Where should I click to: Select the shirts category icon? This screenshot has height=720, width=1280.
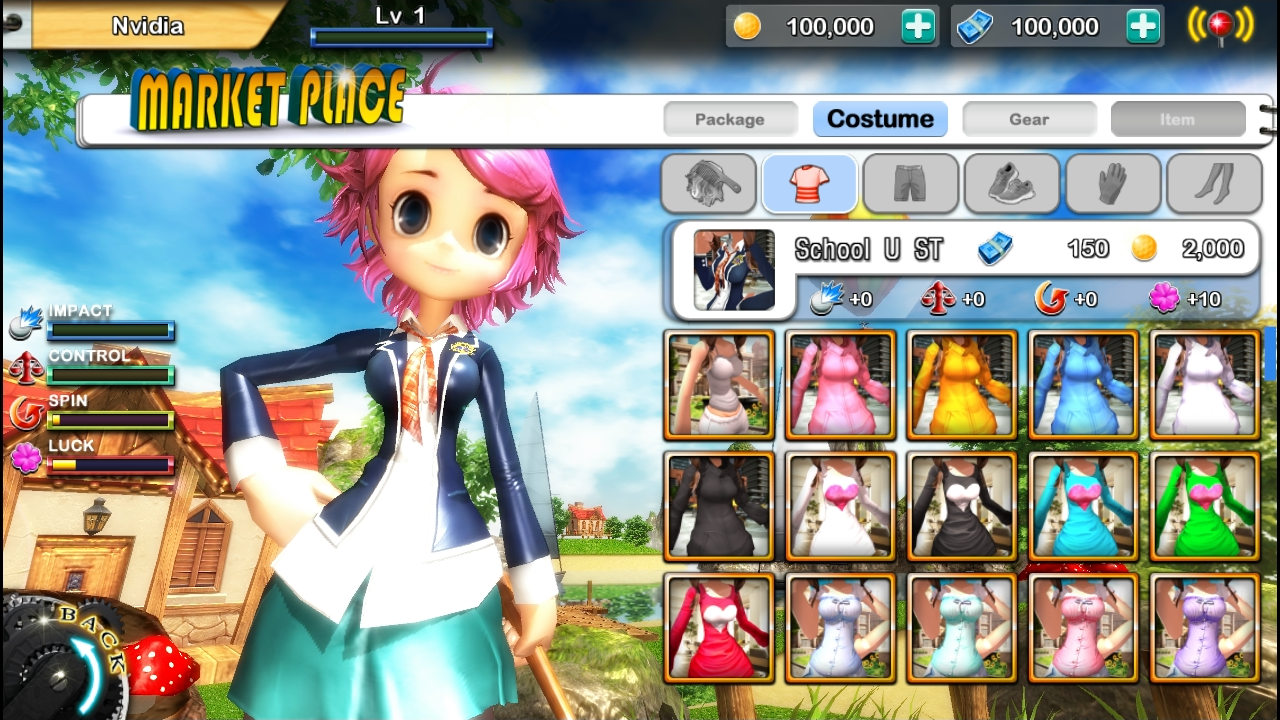pyautogui.click(x=808, y=184)
